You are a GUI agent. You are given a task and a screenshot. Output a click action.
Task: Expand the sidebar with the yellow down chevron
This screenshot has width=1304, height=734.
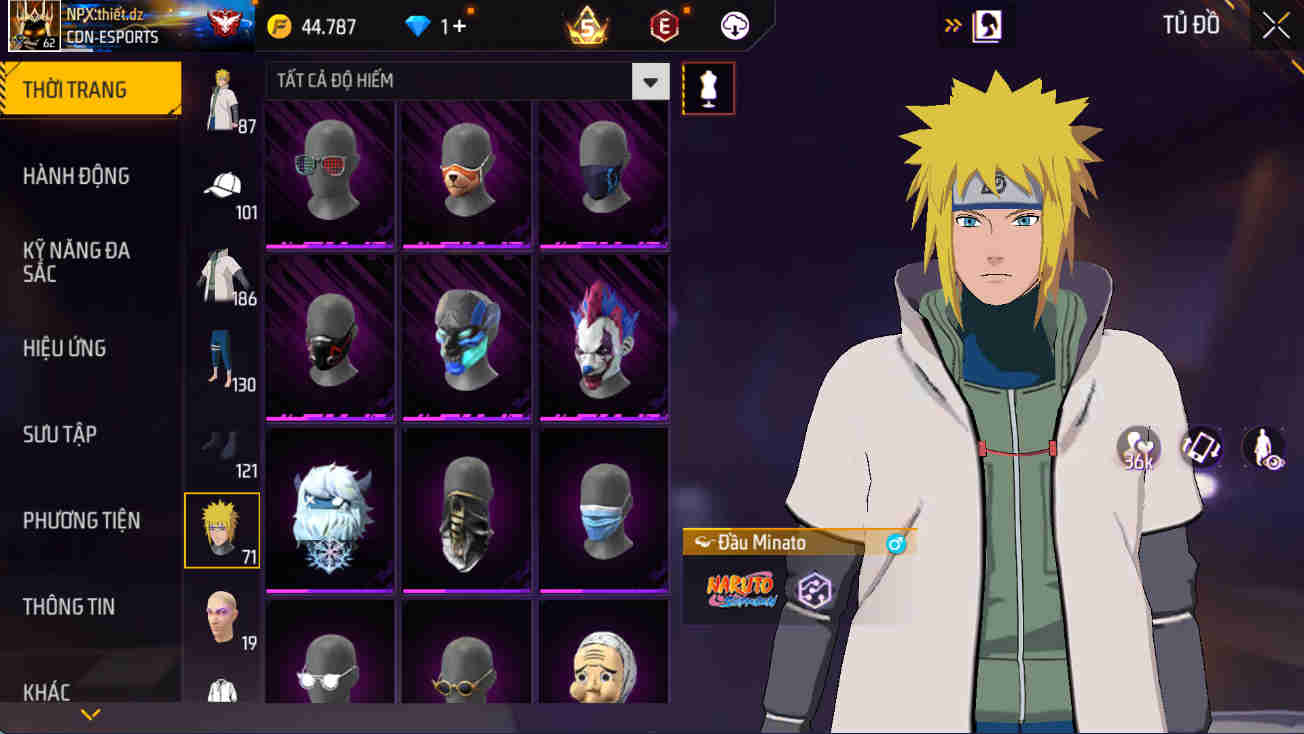(x=91, y=712)
